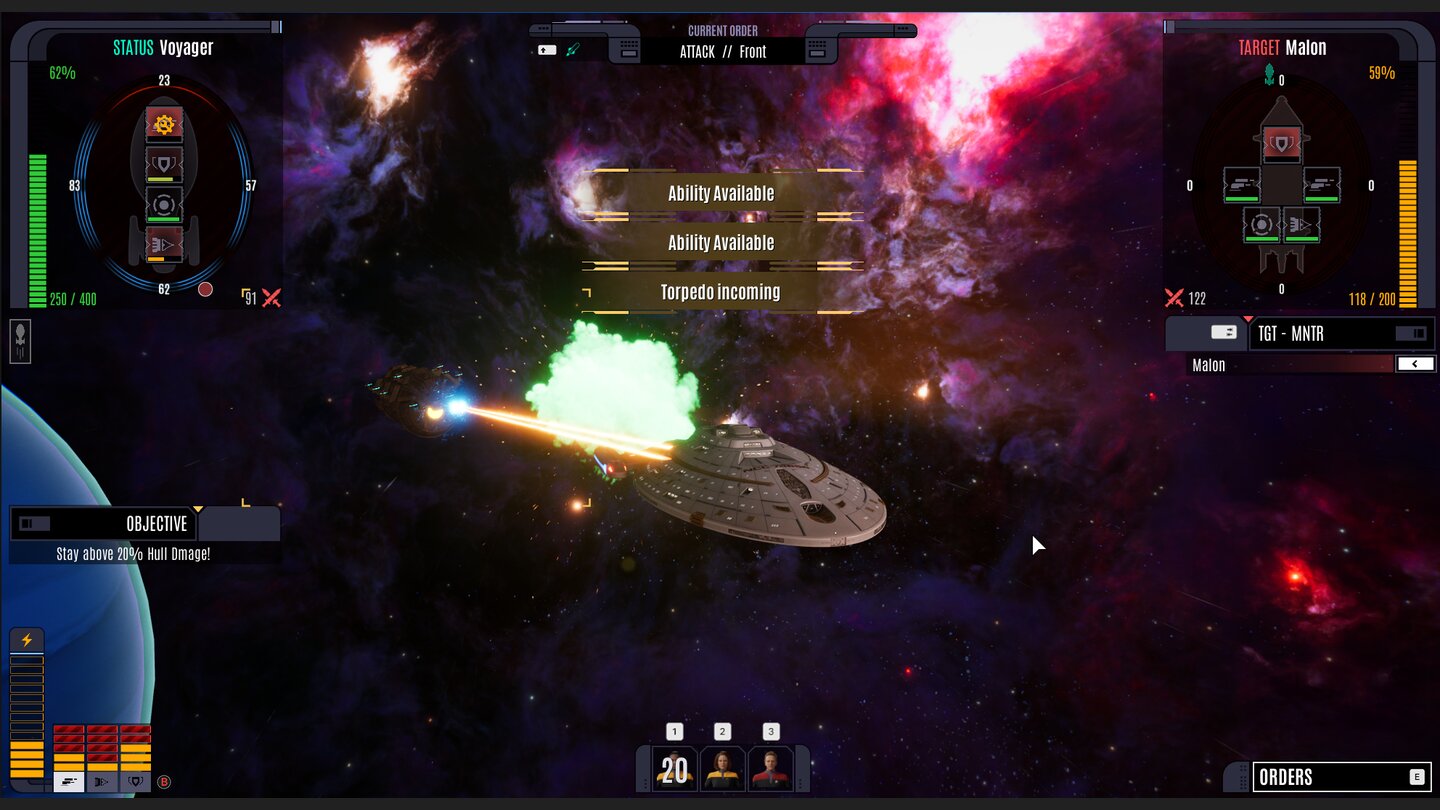Screen dimensions: 1440x810
Task: Click the top Ability Available notification
Action: [721, 193]
